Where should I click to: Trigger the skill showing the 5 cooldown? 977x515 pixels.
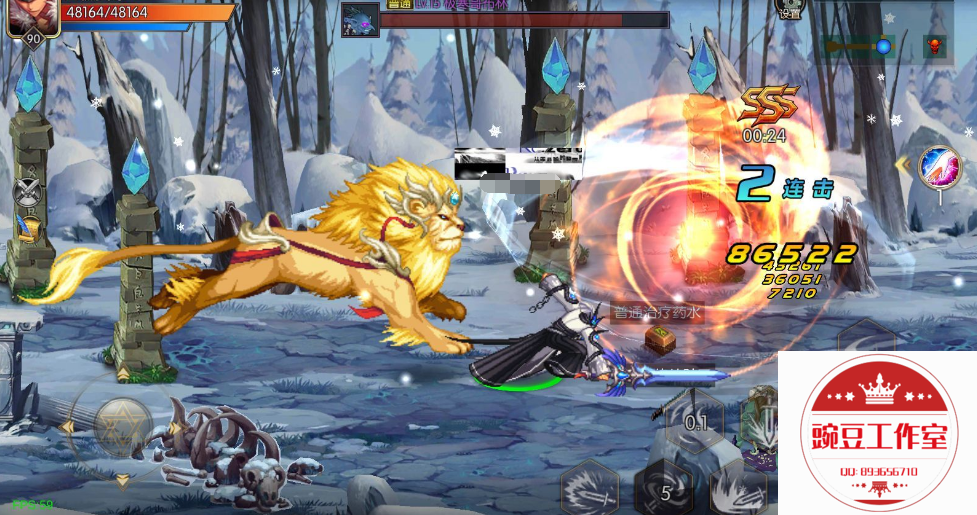click(664, 489)
